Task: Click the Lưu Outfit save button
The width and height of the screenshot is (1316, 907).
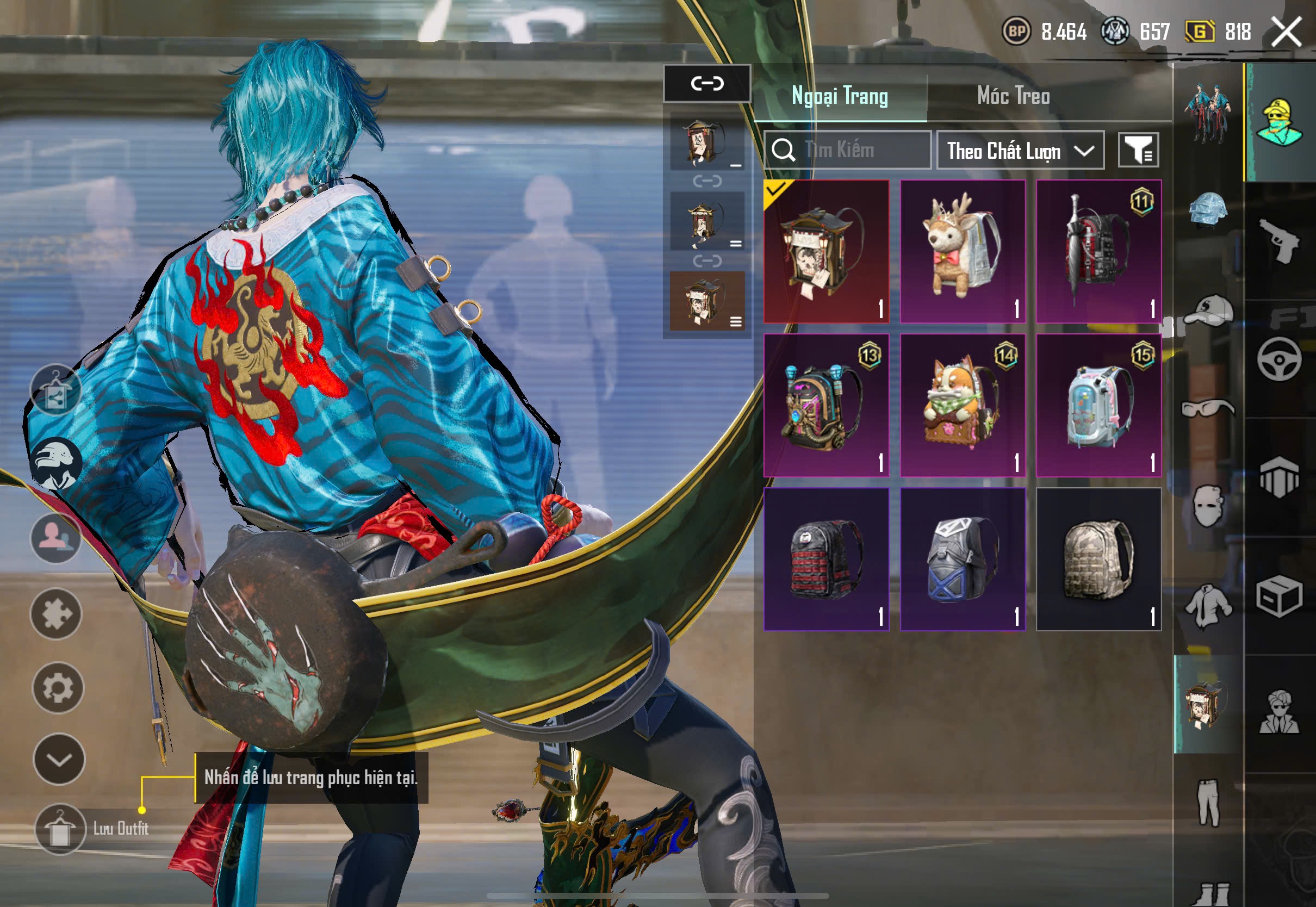Action: [x=60, y=829]
